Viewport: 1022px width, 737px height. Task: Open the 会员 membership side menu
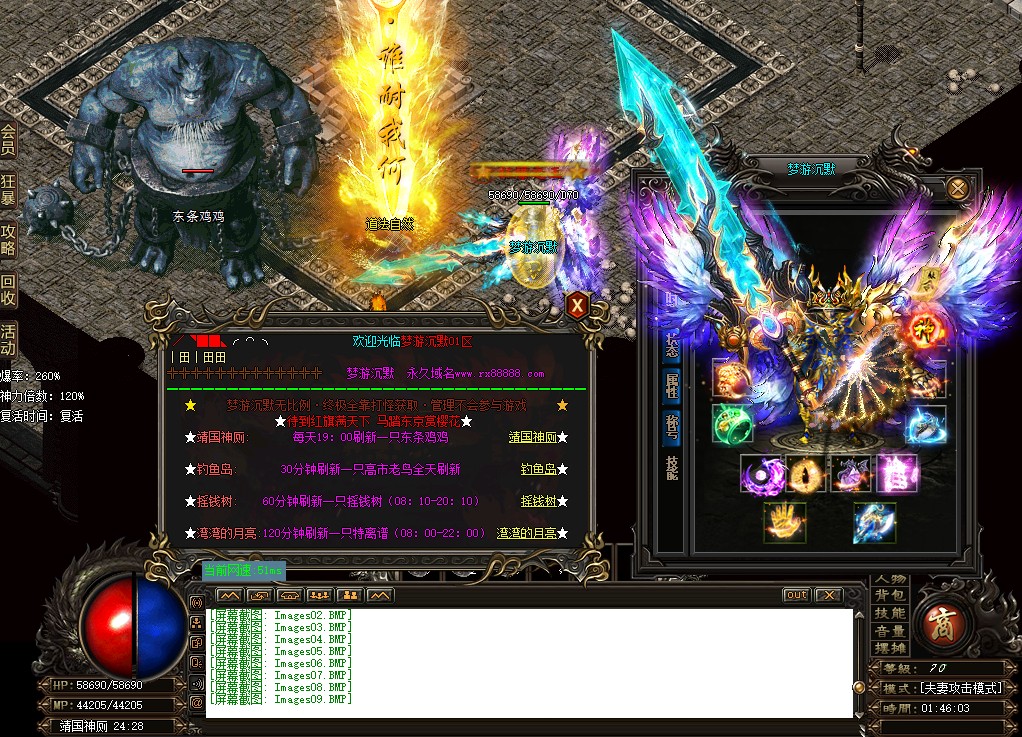point(8,140)
